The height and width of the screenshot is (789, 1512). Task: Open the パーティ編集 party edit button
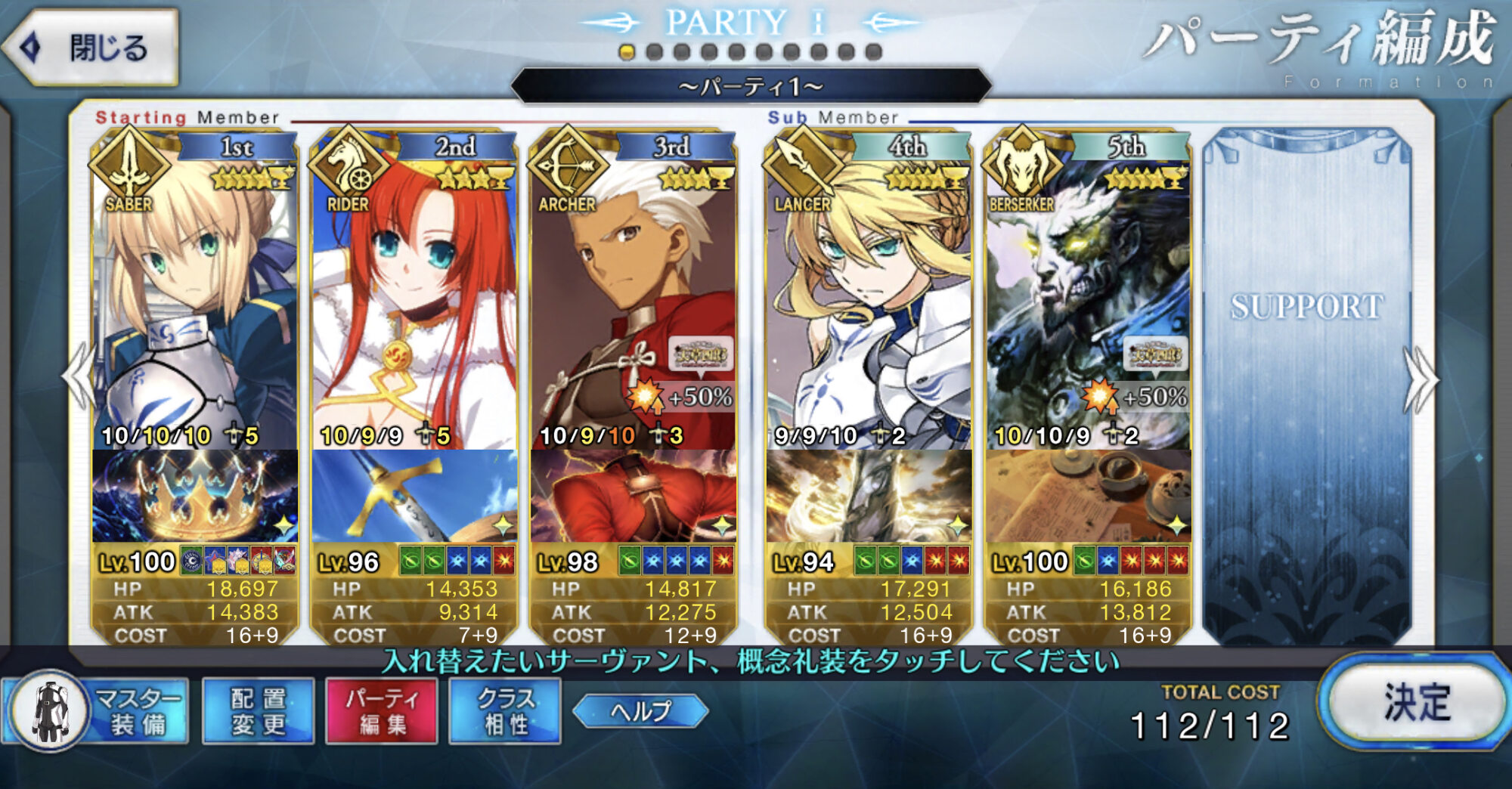[382, 711]
